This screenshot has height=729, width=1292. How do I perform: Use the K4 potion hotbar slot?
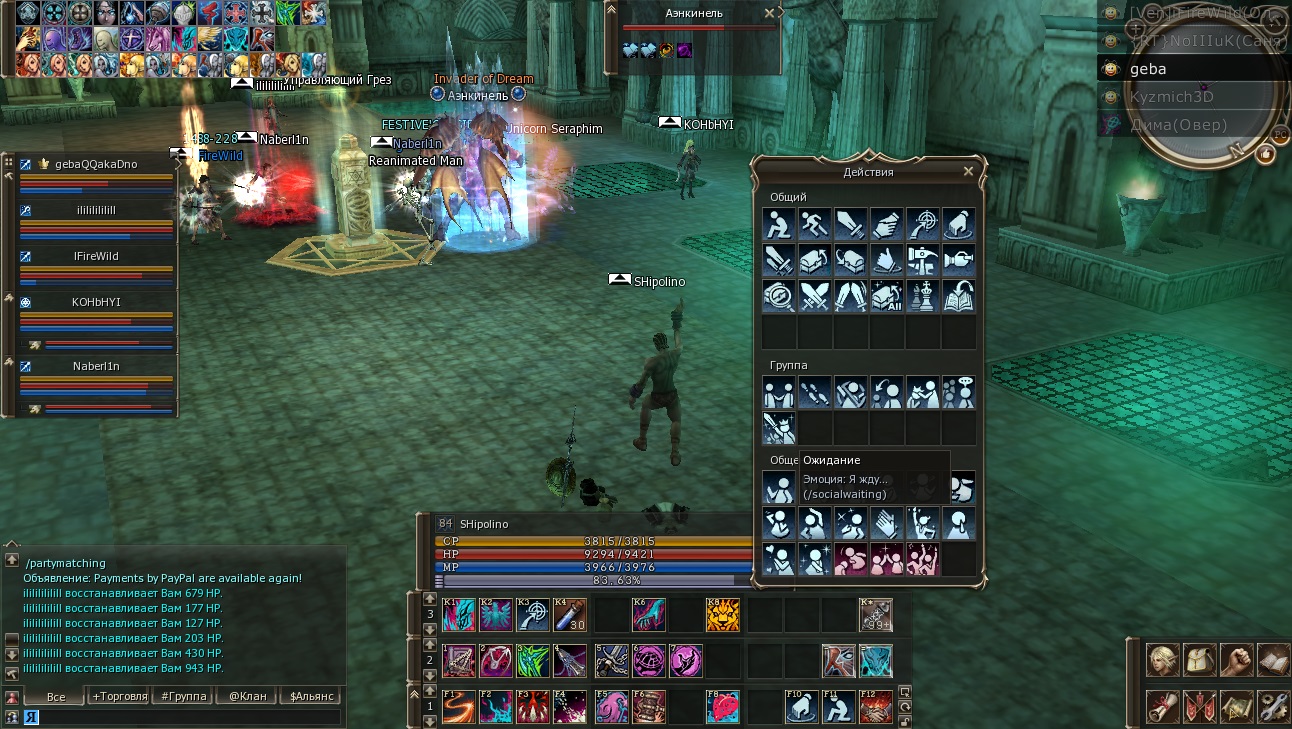click(x=570, y=615)
